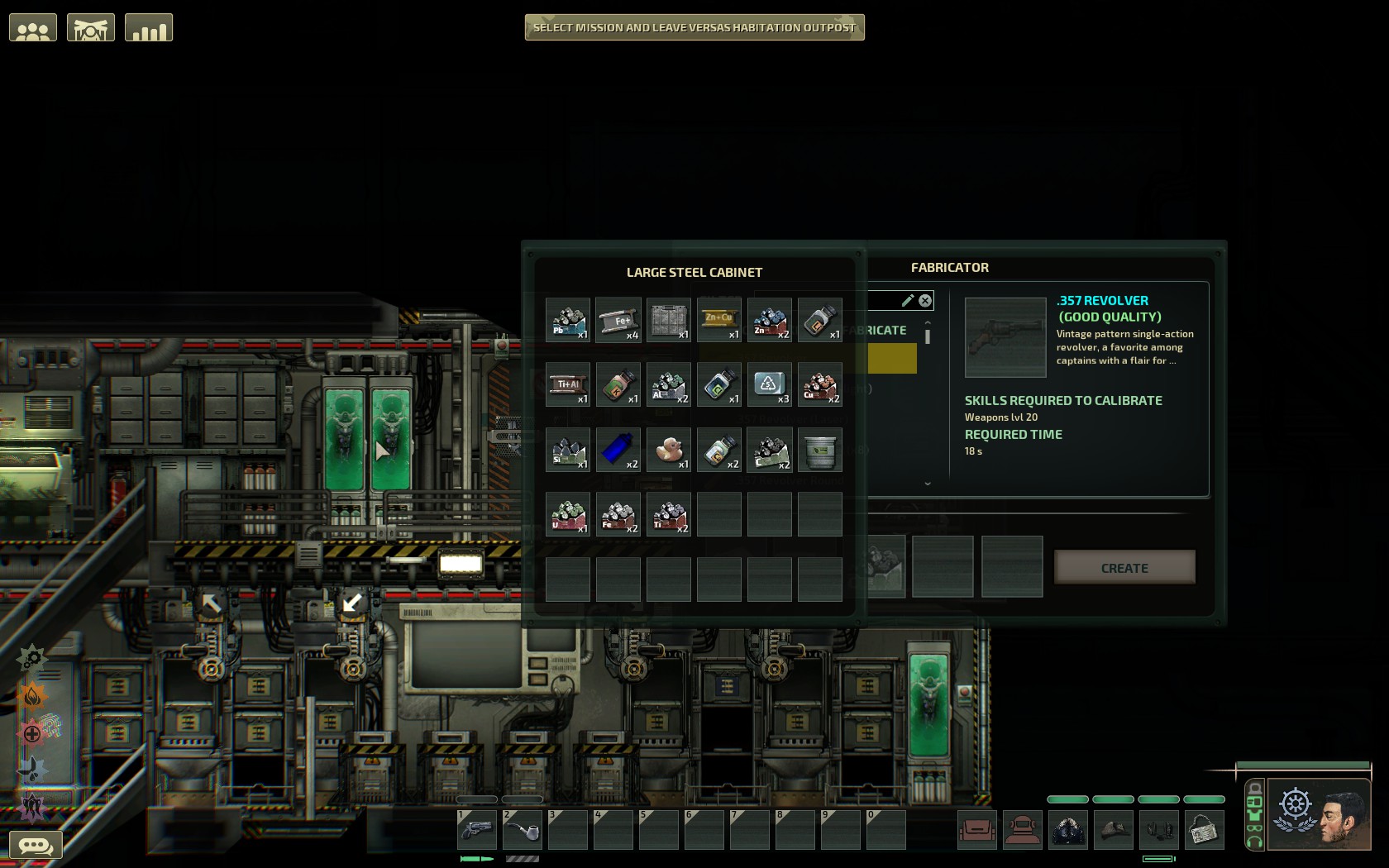This screenshot has height=868, width=1389.
Task: Toggle the headset voice indicator
Action: coord(1254,842)
